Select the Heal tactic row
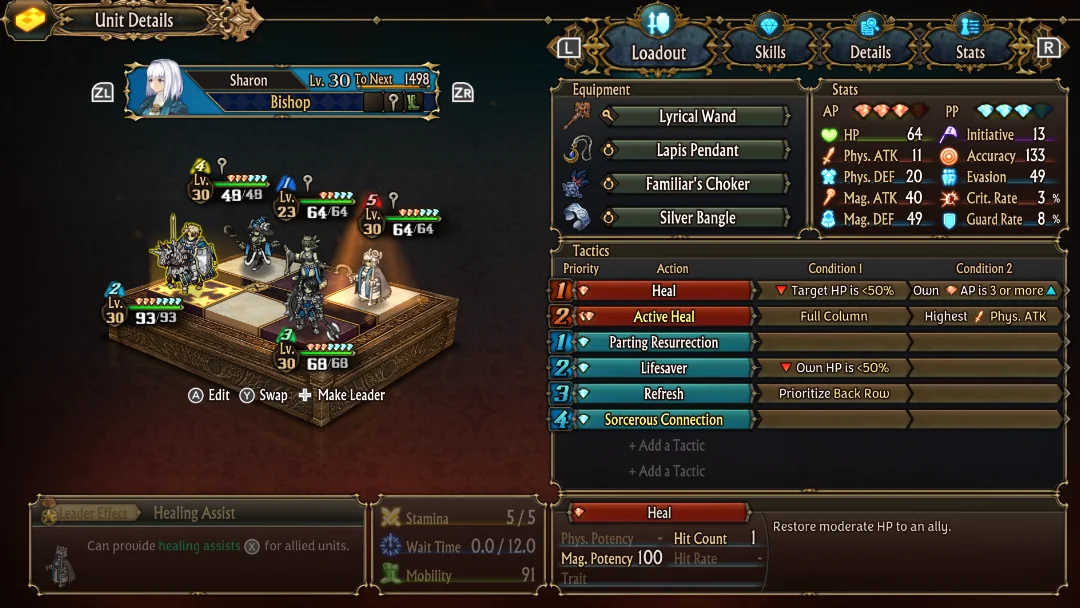Screen dimensions: 1080x608 663,291
